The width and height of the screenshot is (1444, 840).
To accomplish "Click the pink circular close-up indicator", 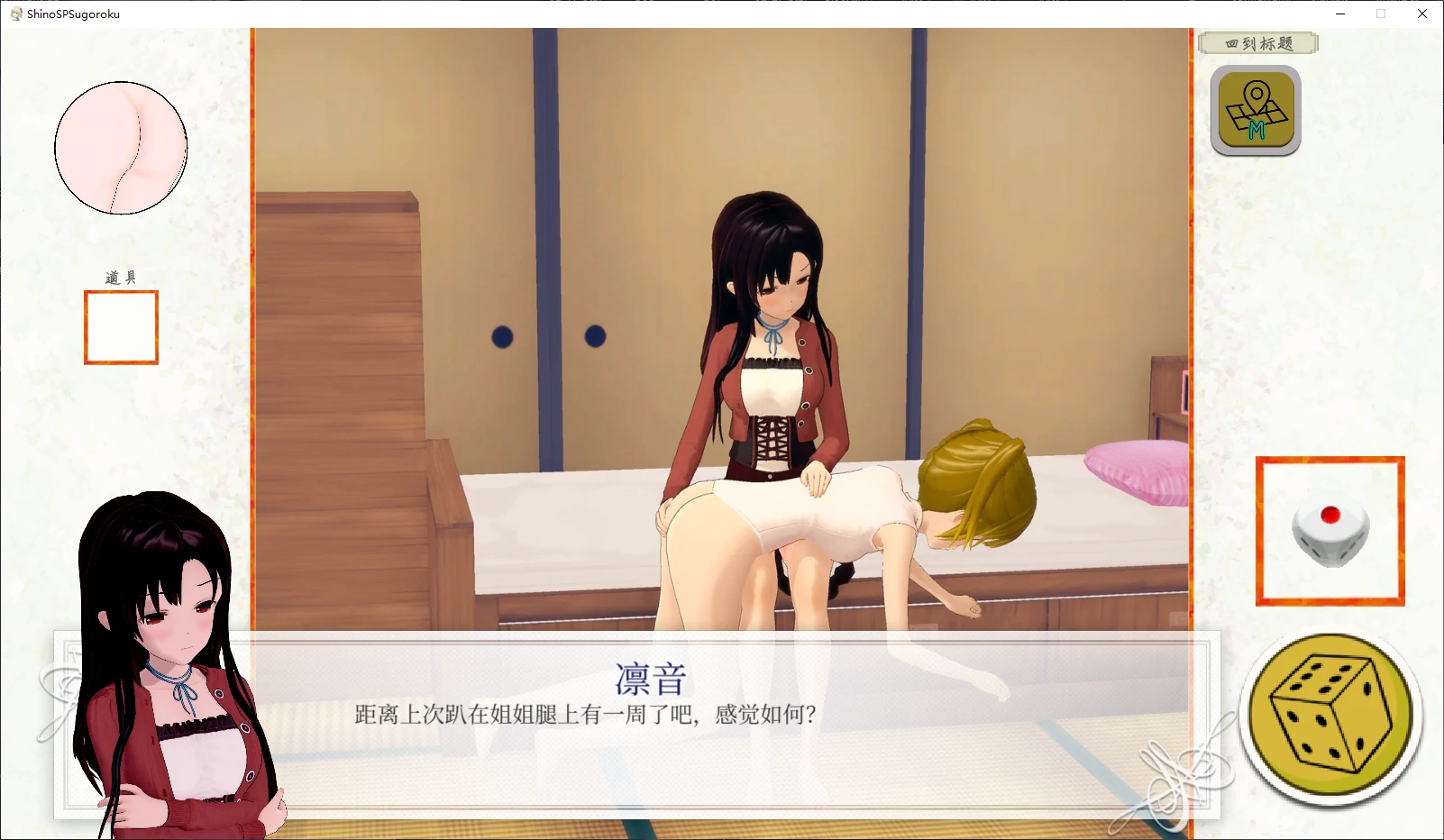I will tap(120, 147).
